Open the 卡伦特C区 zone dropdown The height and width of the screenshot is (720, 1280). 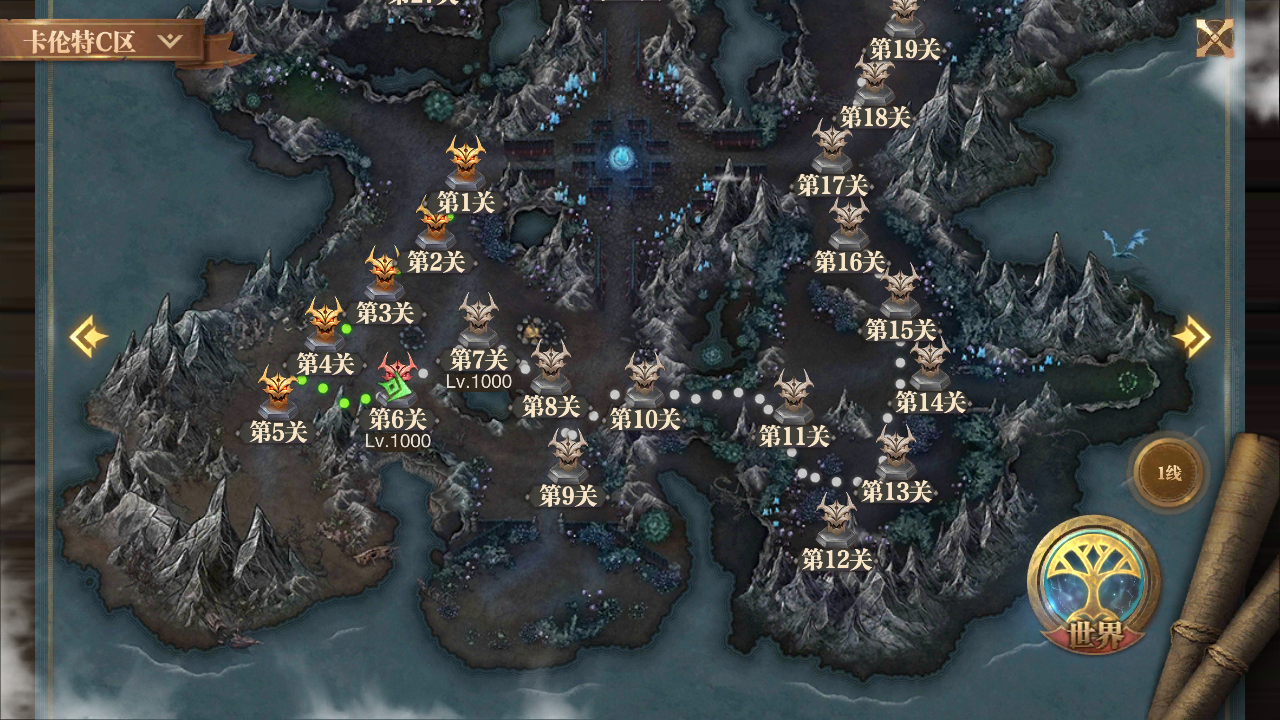coord(106,42)
